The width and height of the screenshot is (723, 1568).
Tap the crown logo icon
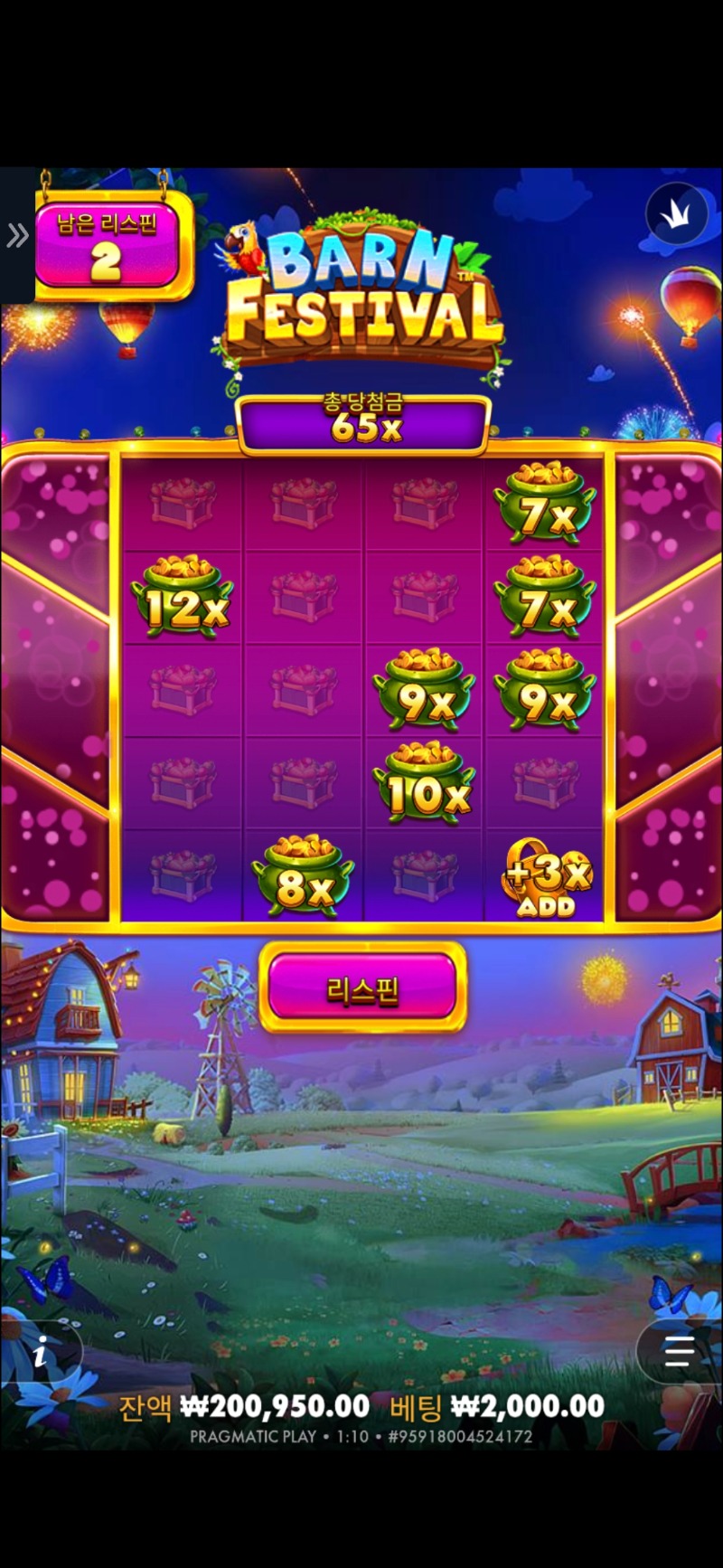676,214
